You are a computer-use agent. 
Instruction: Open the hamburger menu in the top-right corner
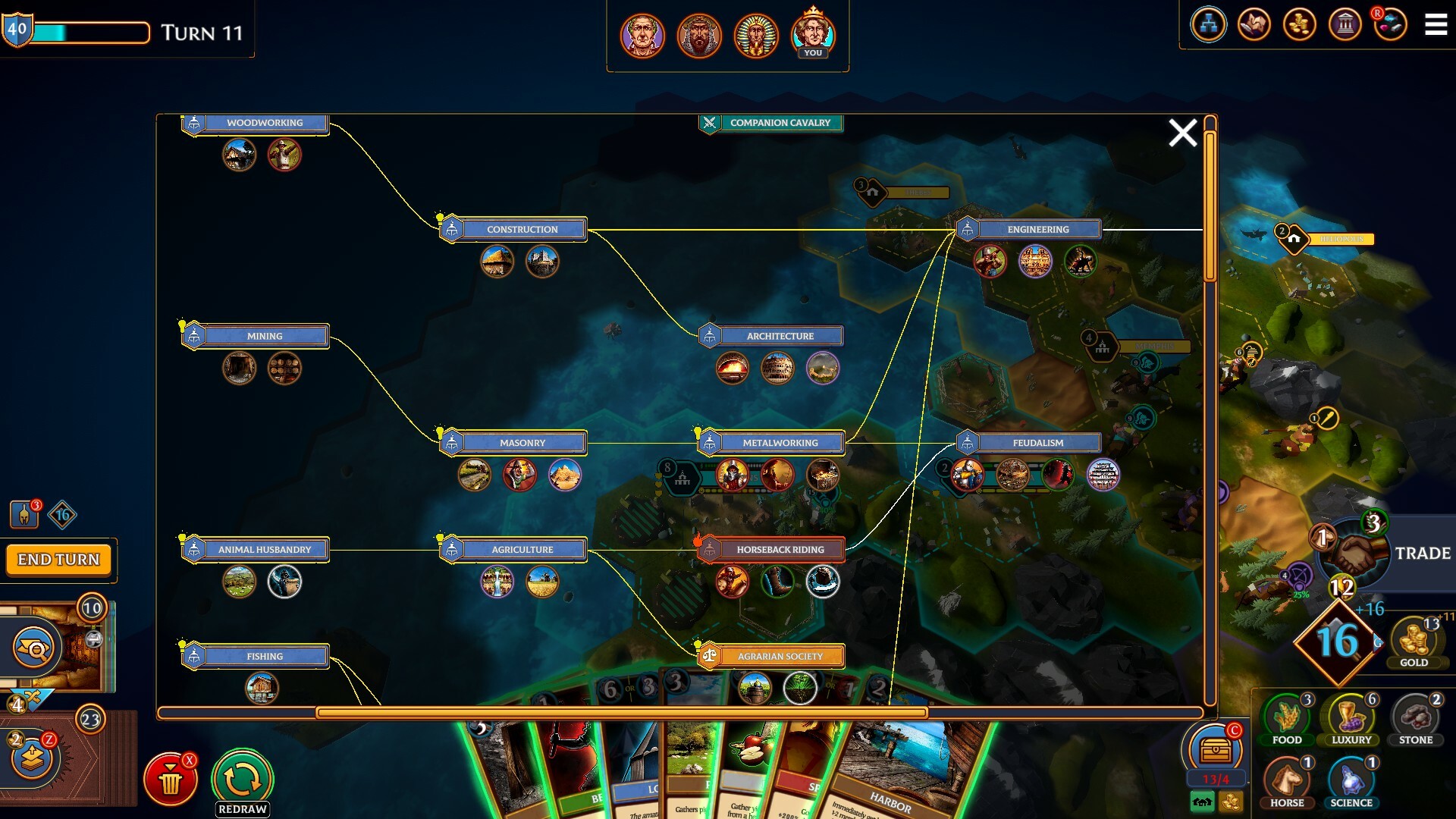pyautogui.click(x=1435, y=24)
